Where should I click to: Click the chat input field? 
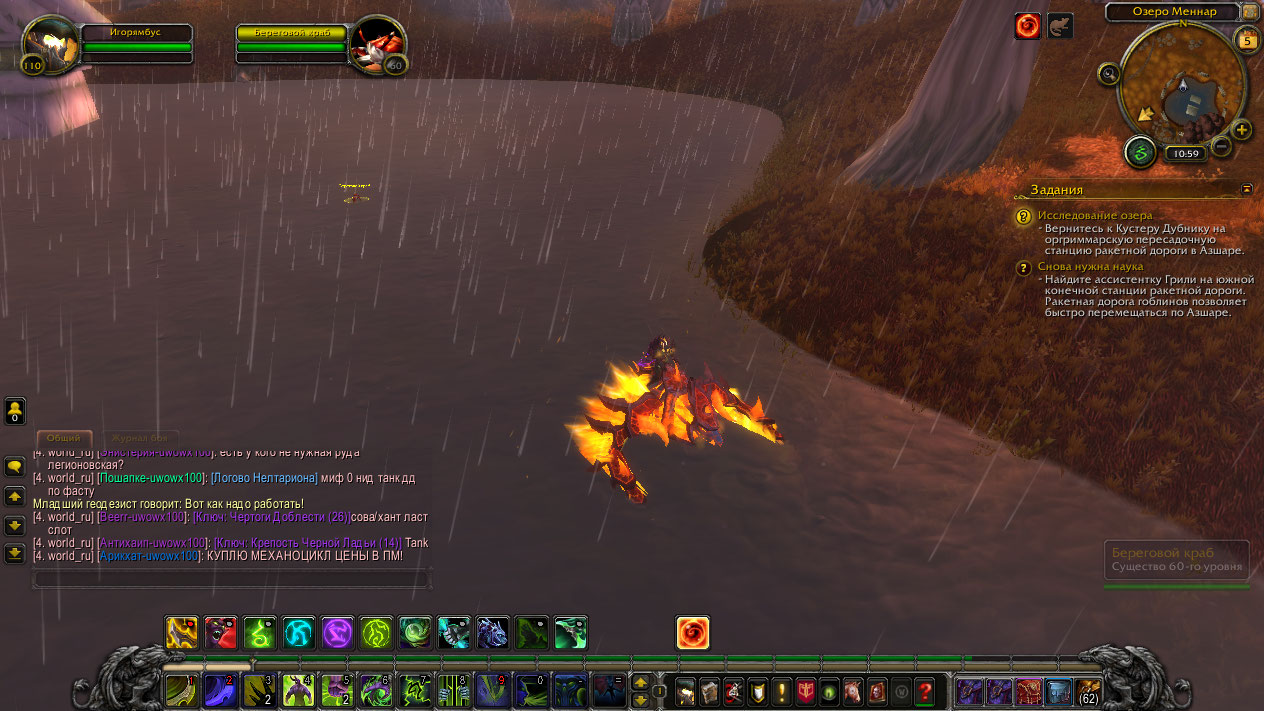click(x=230, y=578)
